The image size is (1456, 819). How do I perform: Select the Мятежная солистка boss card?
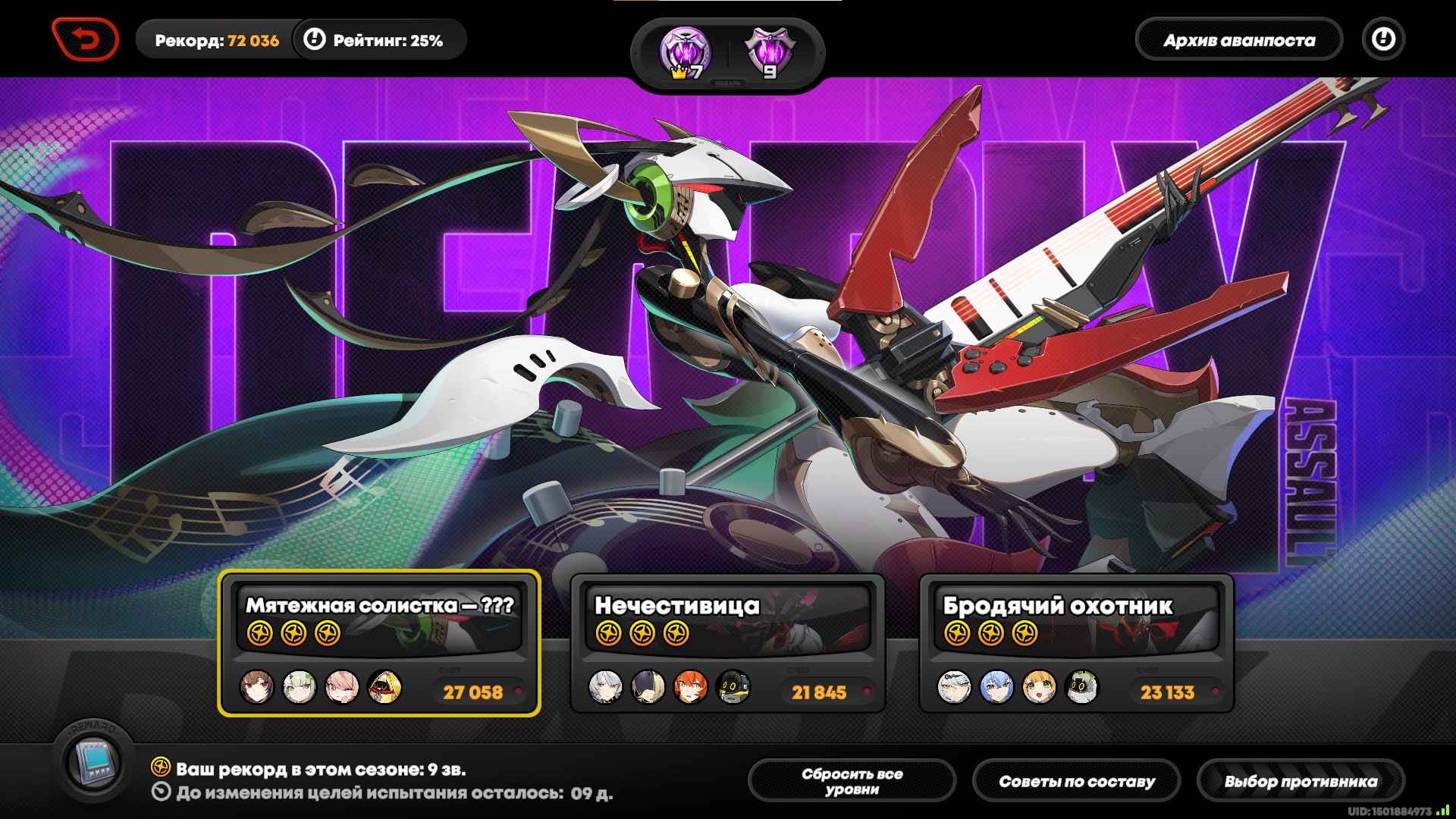[379, 642]
